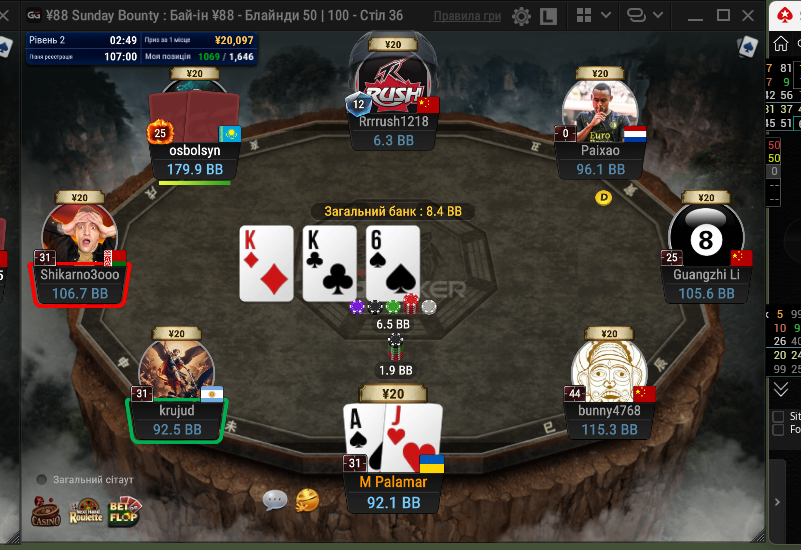Viewport: 801px width, 550px height.
Task: Open the game rules link
Action: (468, 16)
